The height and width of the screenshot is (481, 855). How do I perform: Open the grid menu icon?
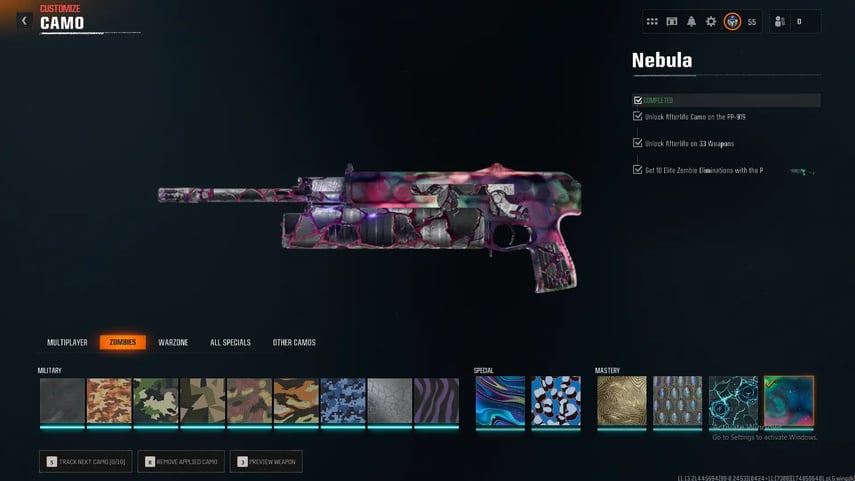[x=652, y=21]
